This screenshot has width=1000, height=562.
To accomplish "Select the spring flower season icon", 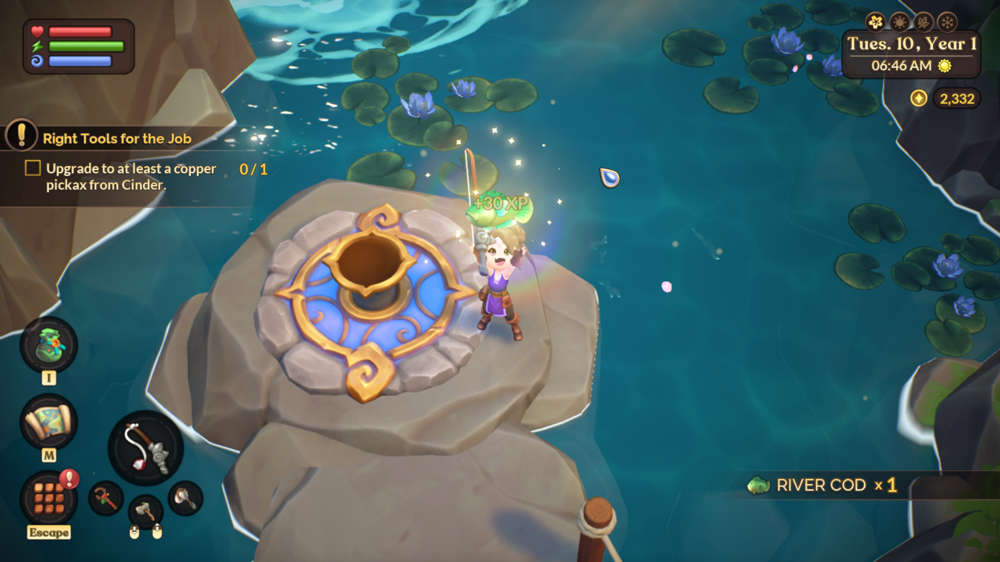I will 876,21.
